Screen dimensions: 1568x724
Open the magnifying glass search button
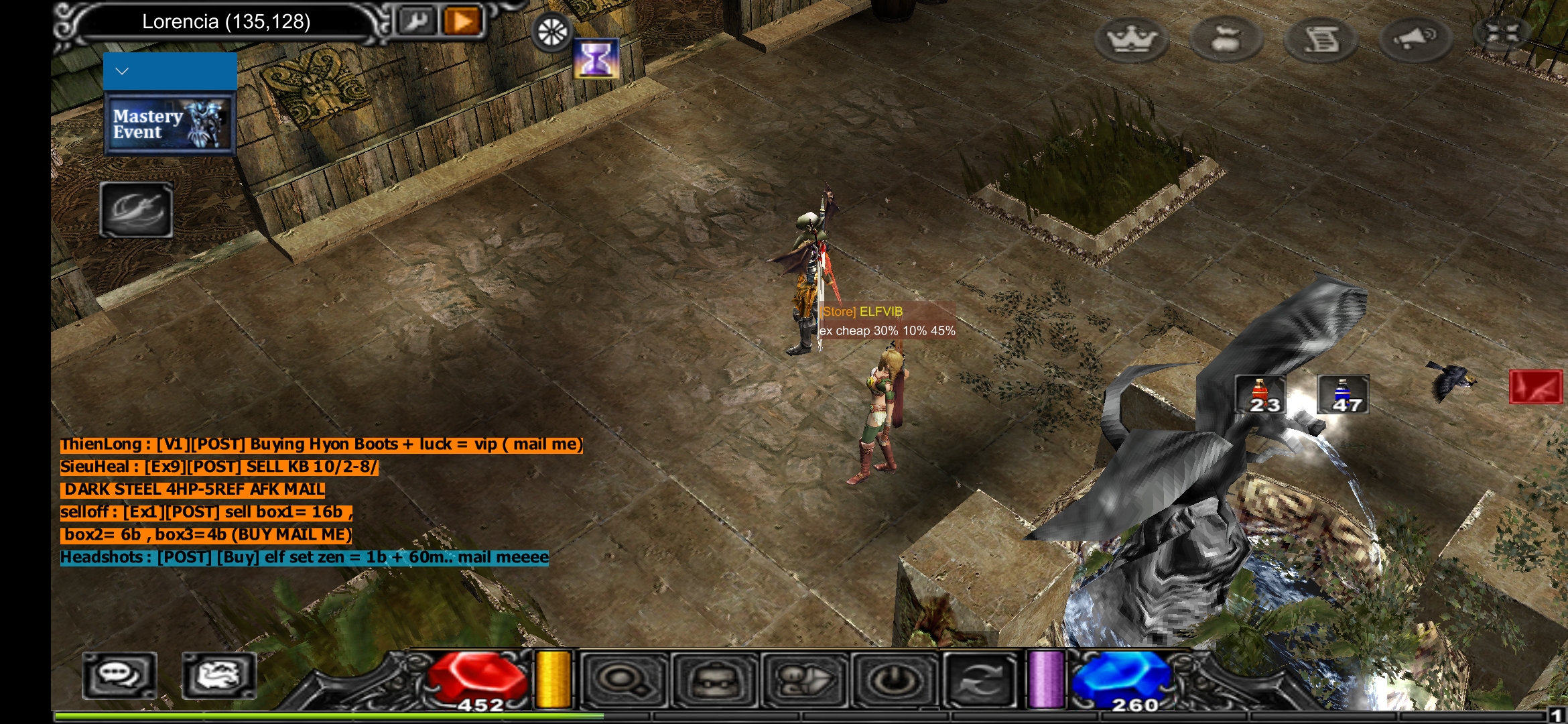625,680
